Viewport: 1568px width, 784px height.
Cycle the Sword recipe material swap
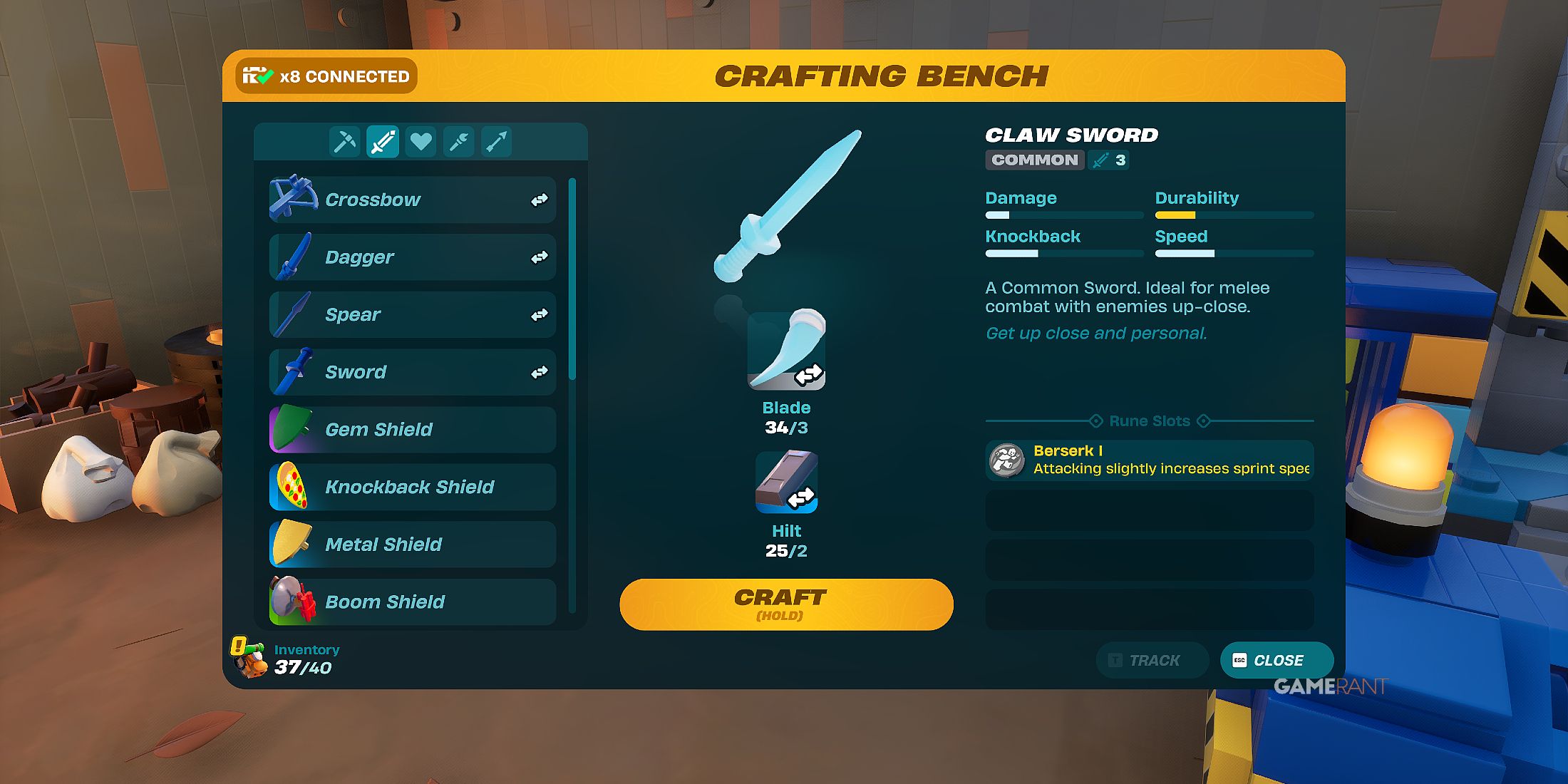coord(540,371)
